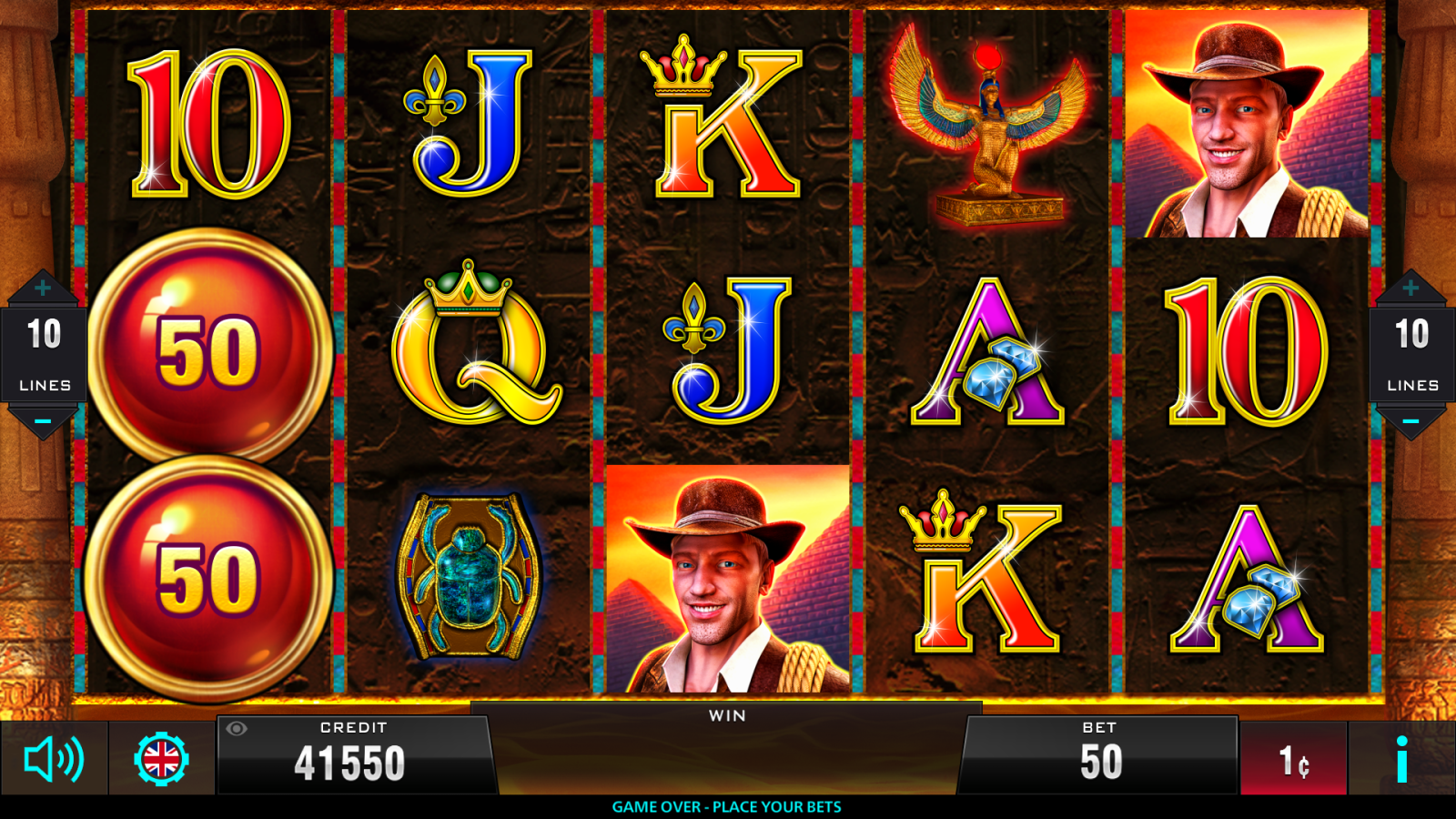Hide the credit using the eye icon
The width and height of the screenshot is (1456, 819).
(237, 728)
